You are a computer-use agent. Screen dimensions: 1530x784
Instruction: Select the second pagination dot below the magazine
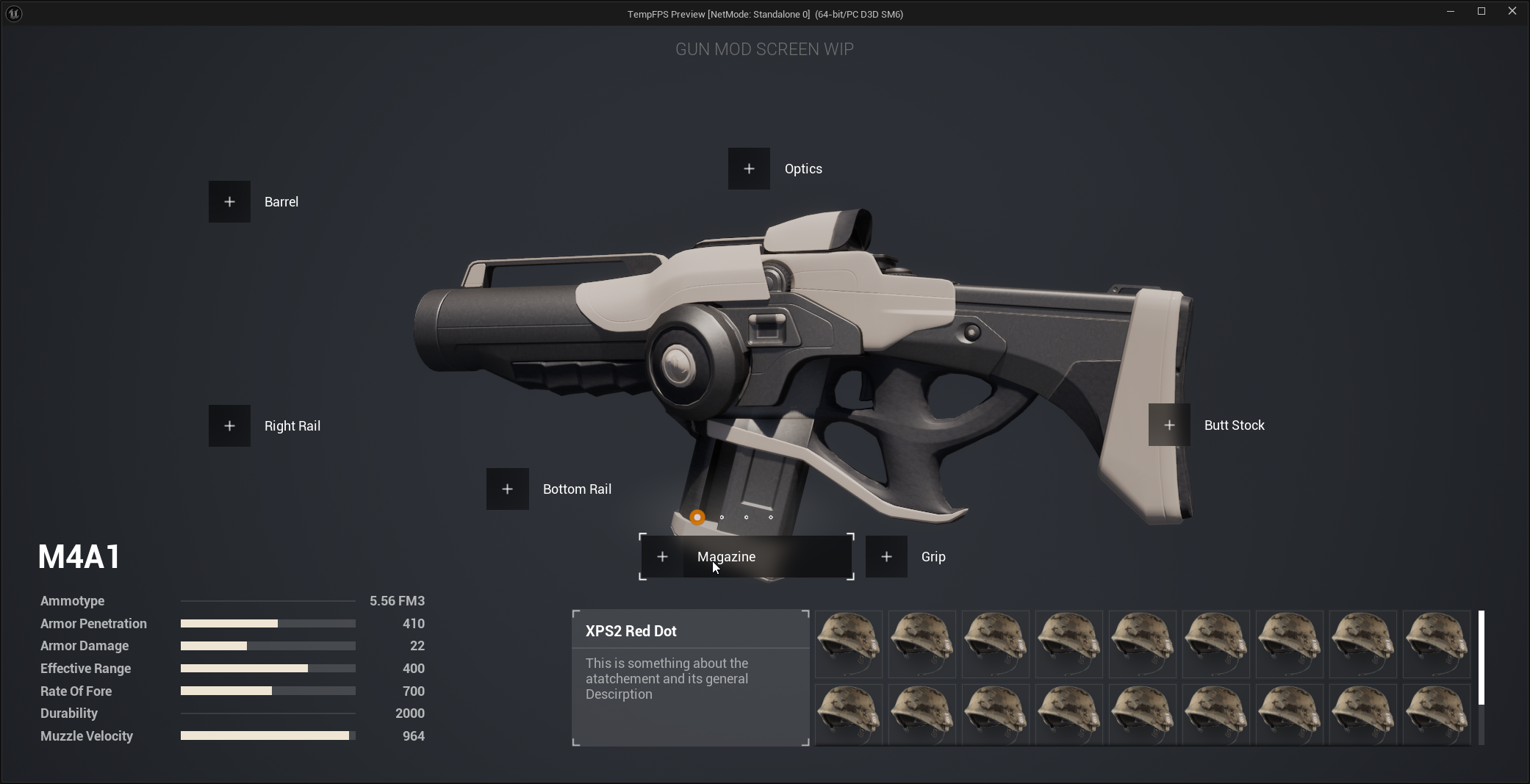tap(721, 517)
